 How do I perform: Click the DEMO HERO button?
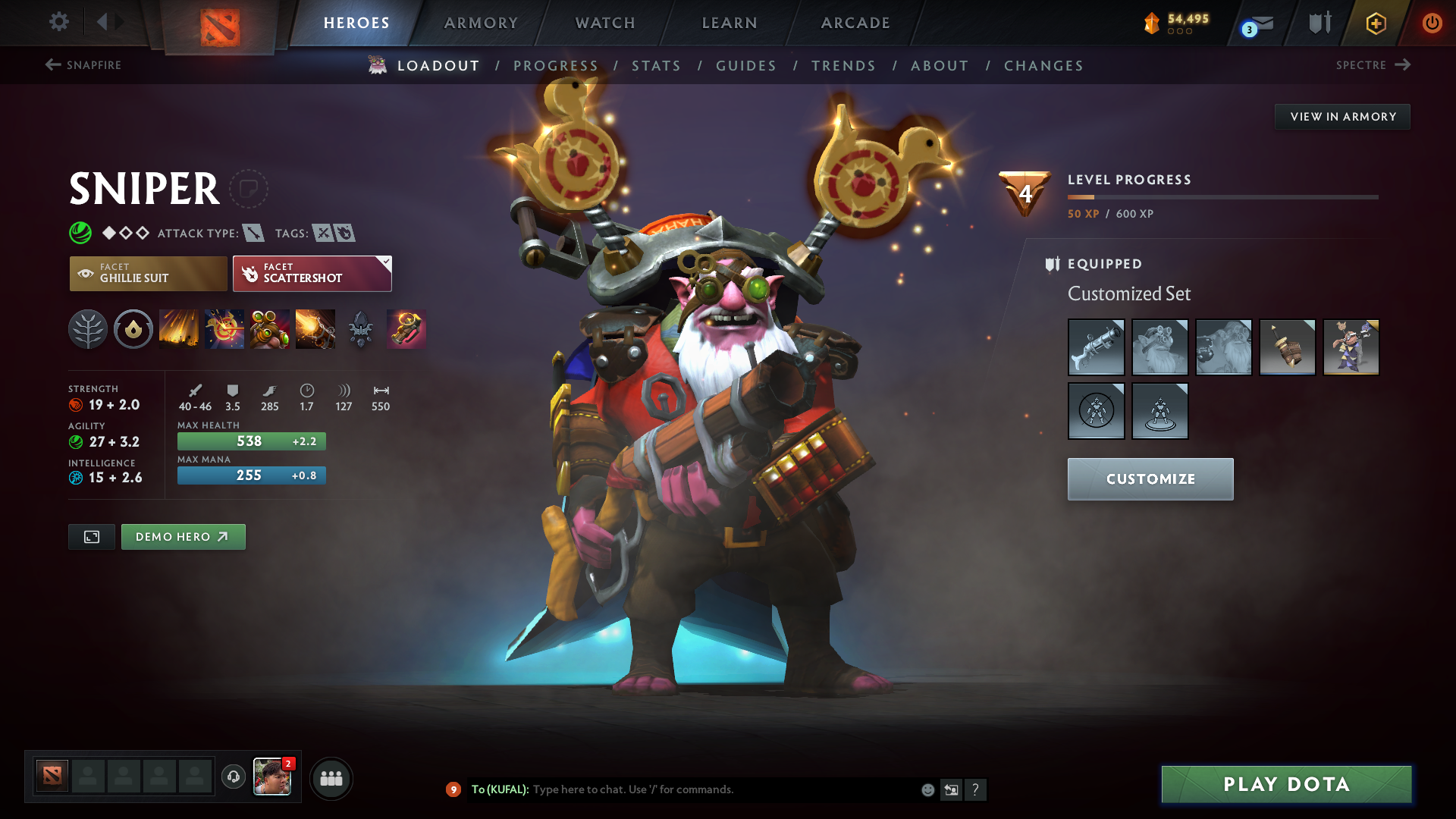click(183, 536)
